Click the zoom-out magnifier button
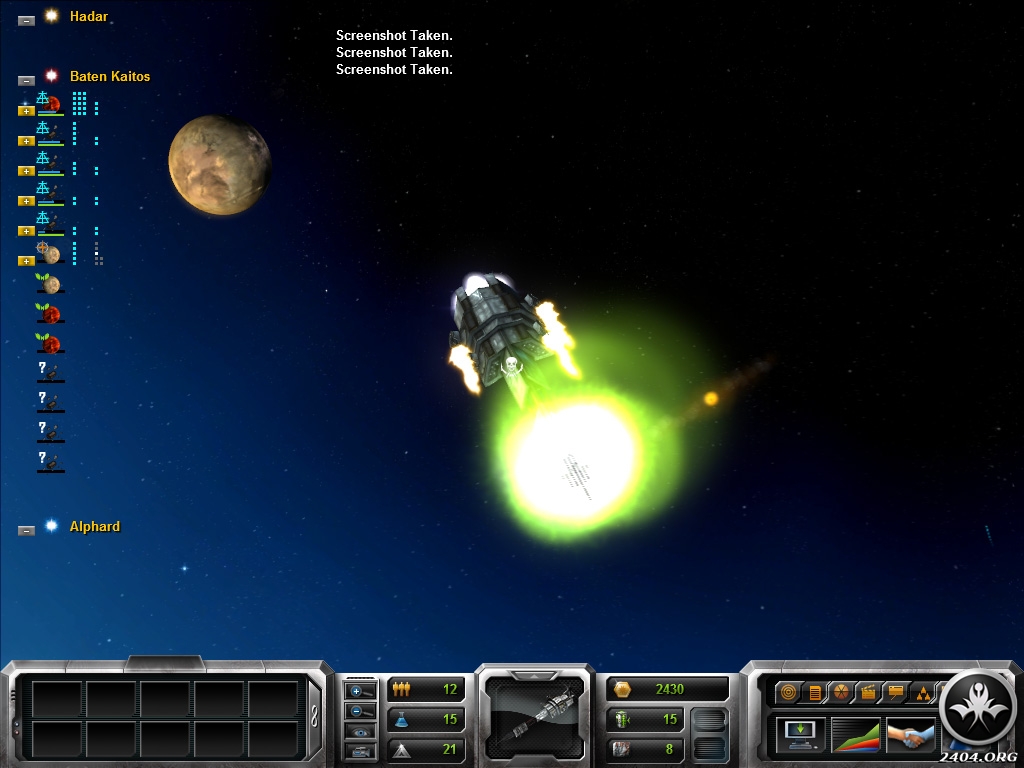 tap(360, 710)
